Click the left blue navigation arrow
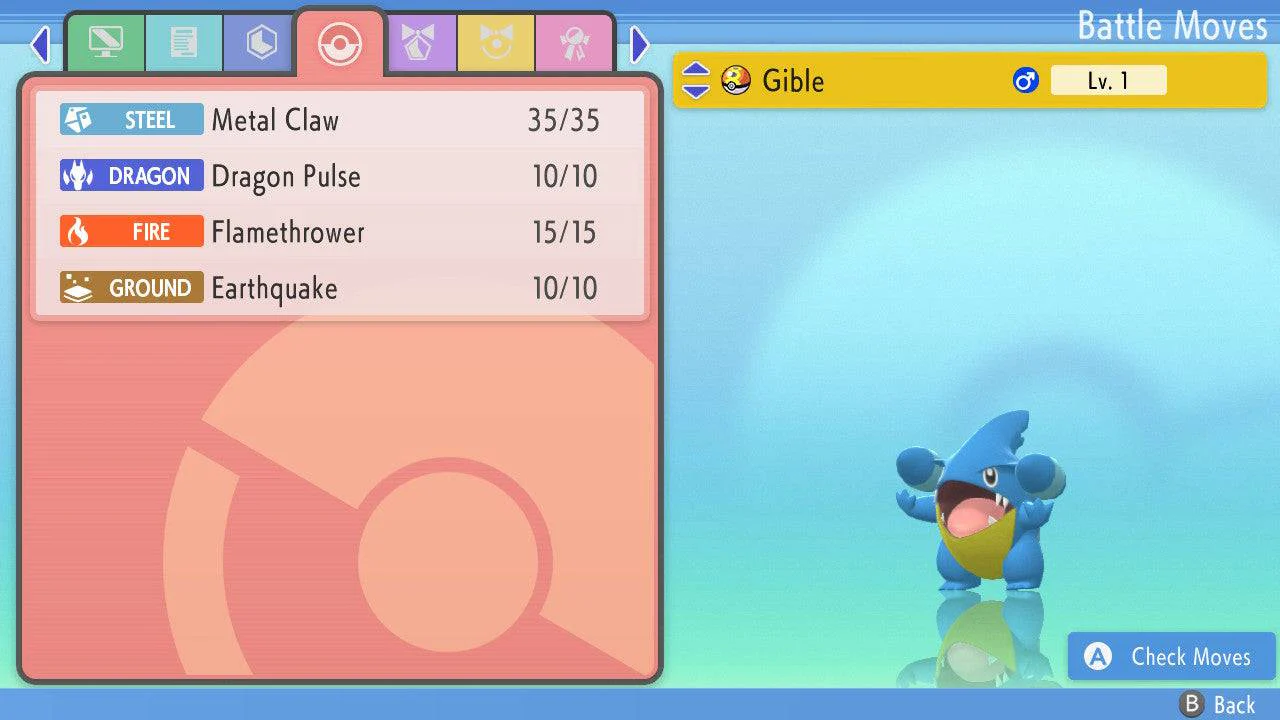This screenshot has width=1280, height=720. tap(40, 44)
